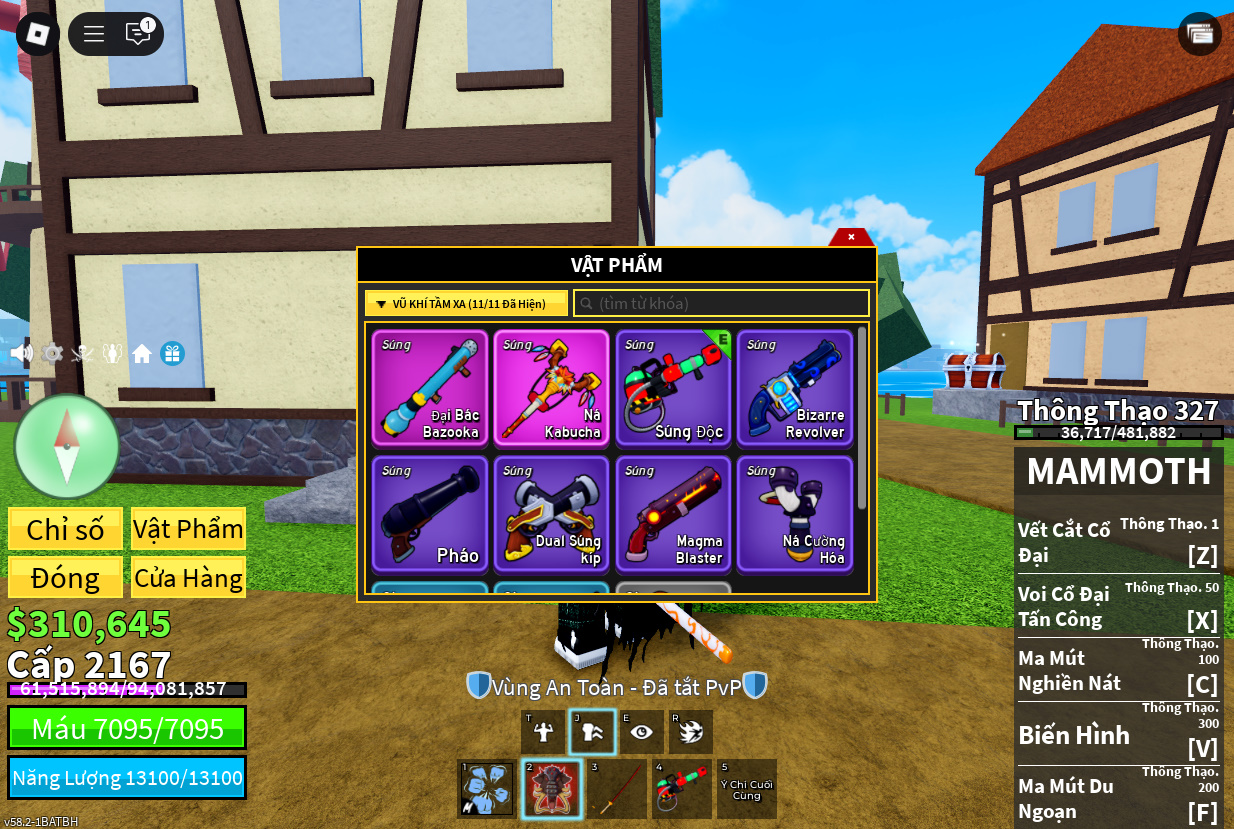The image size is (1234, 829).
Task: Select the equipped Súng Độc gun
Action: pyautogui.click(x=673, y=388)
